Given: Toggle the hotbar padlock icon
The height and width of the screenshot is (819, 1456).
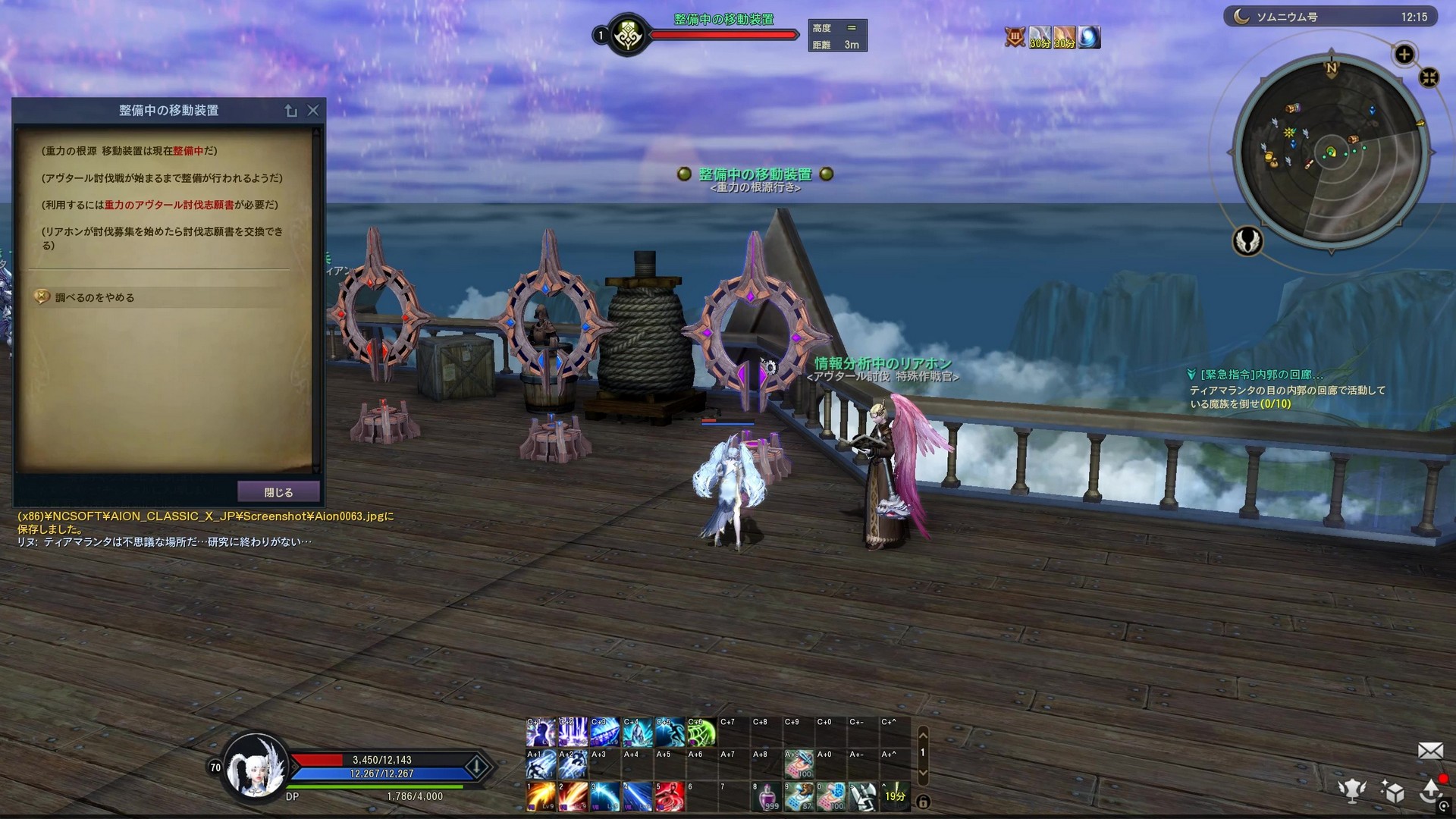Looking at the screenshot, I should pyautogui.click(x=923, y=802).
